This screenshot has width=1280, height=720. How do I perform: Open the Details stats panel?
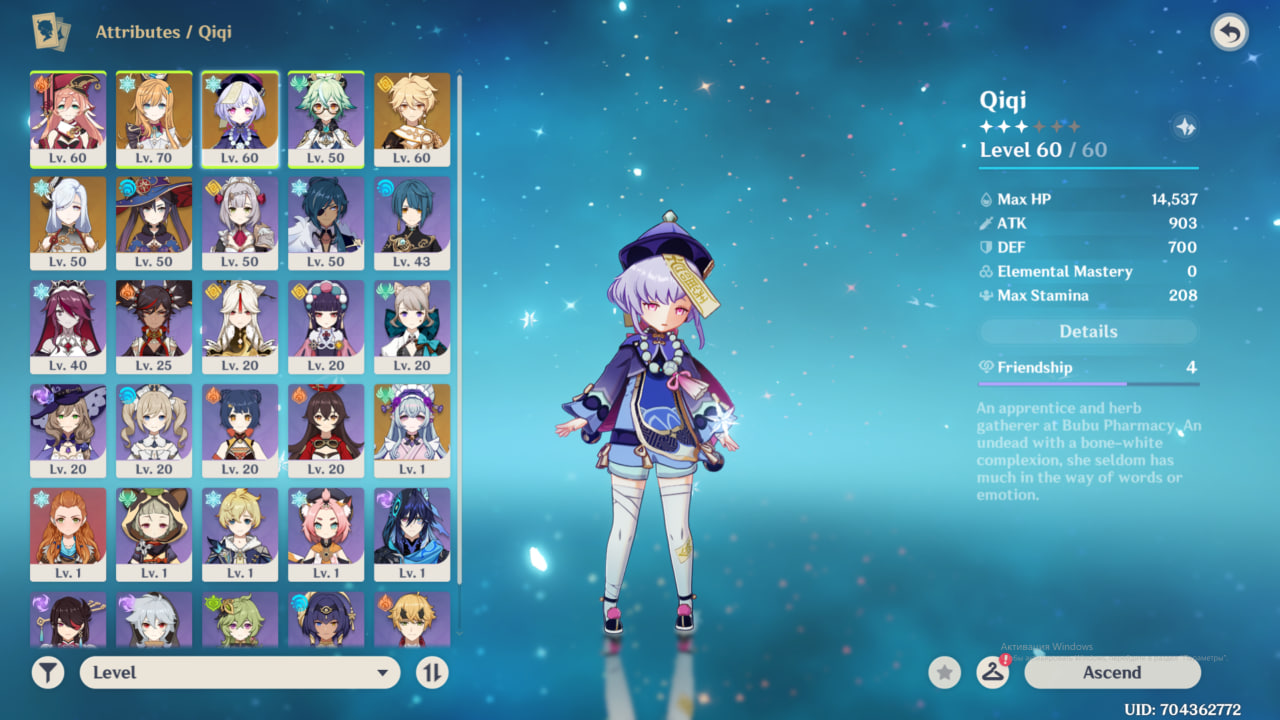(x=1088, y=332)
